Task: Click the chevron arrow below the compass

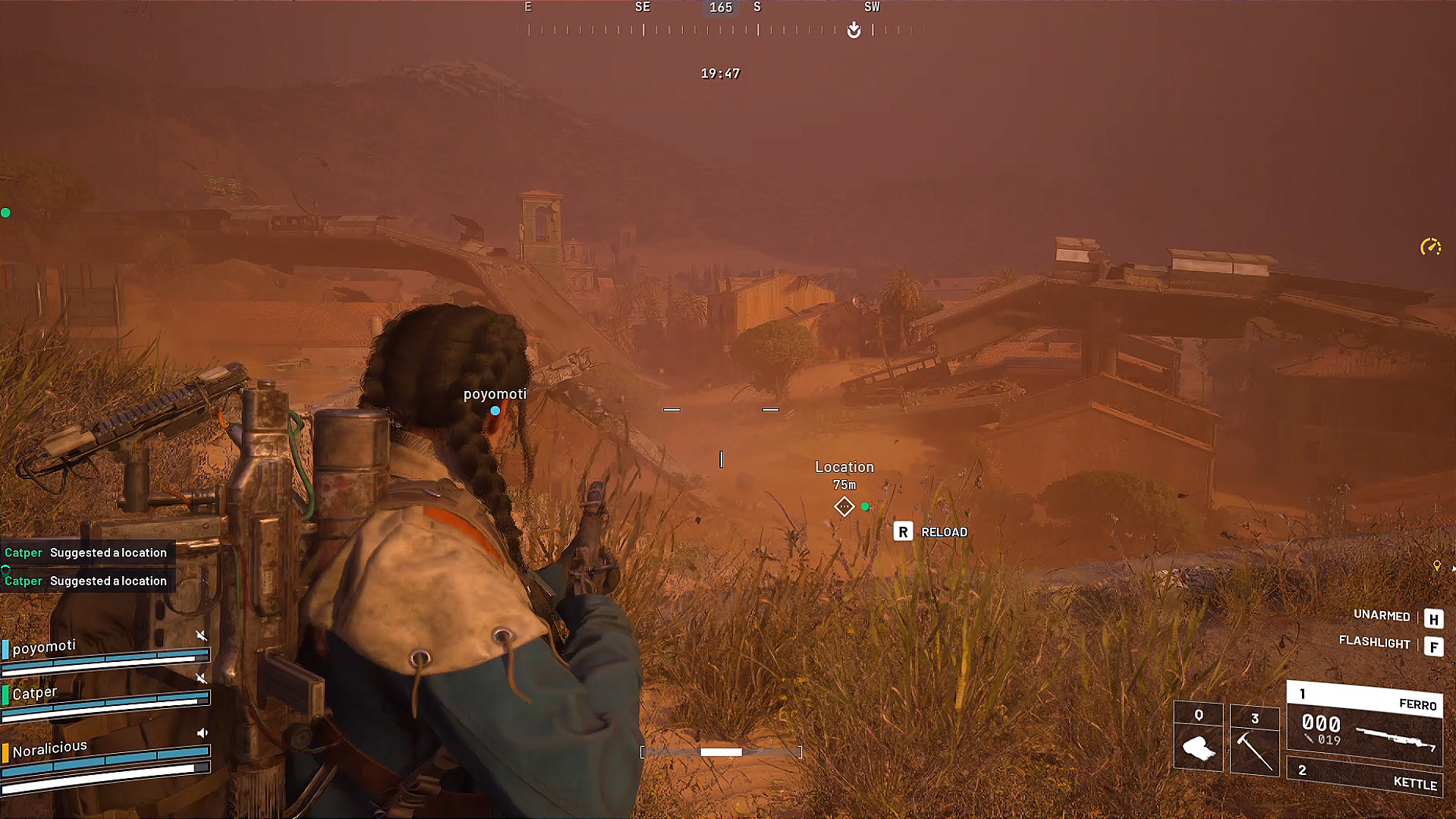Action: (853, 28)
